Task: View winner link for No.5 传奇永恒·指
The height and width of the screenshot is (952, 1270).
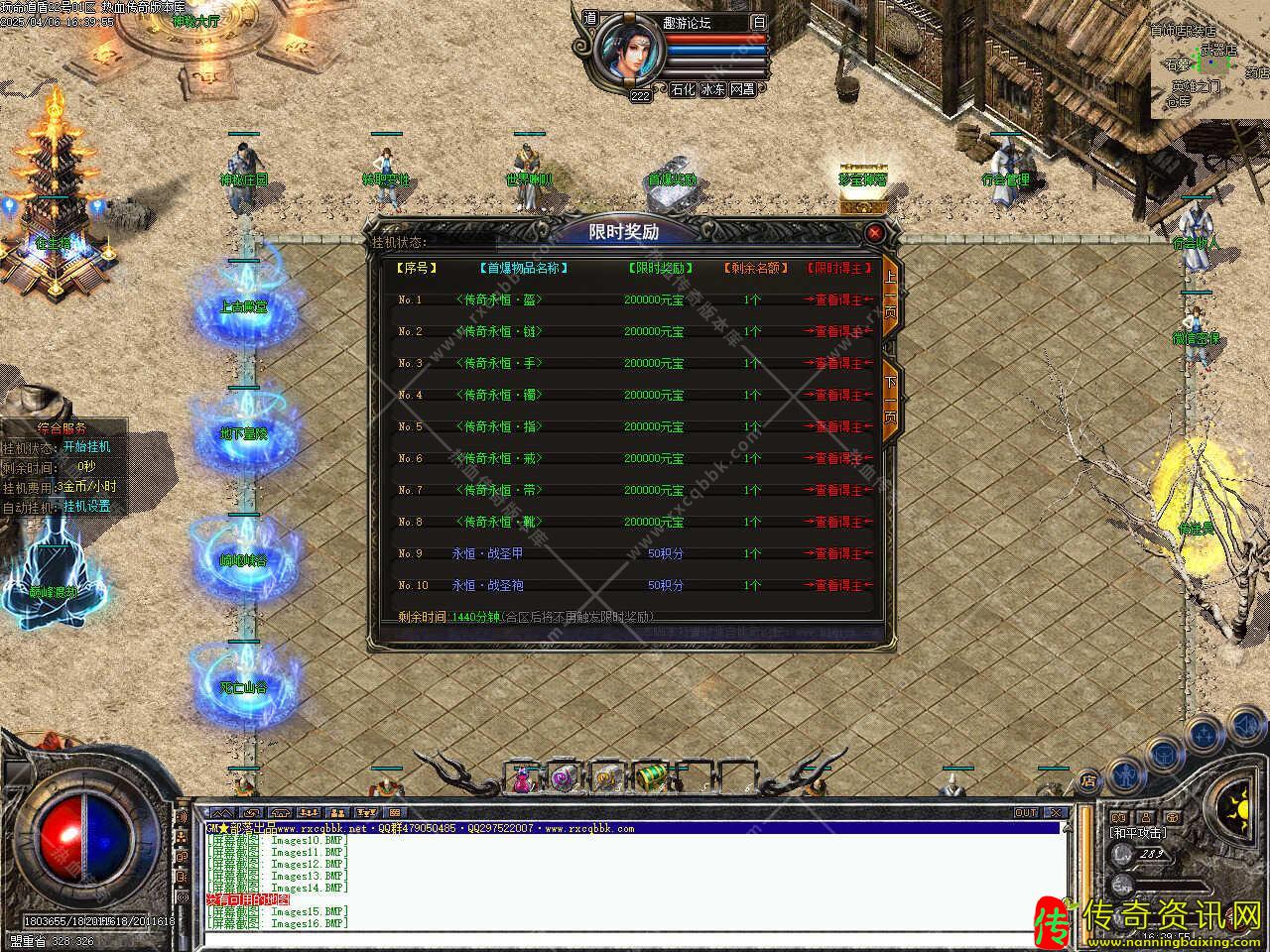Action: tap(838, 426)
